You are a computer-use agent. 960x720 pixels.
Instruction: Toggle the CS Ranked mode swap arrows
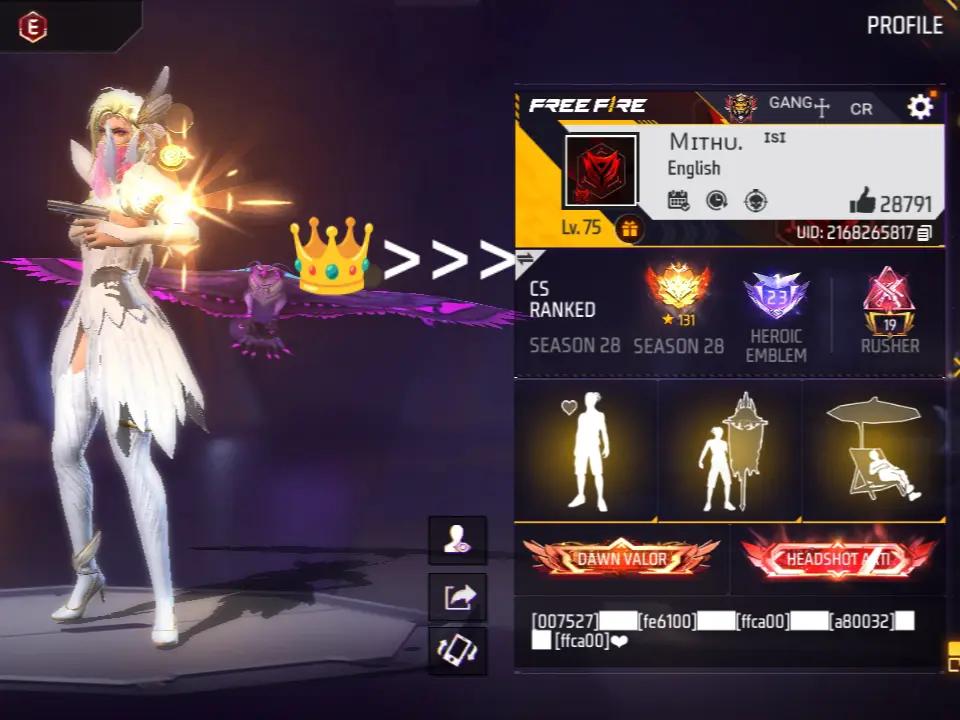click(x=526, y=261)
